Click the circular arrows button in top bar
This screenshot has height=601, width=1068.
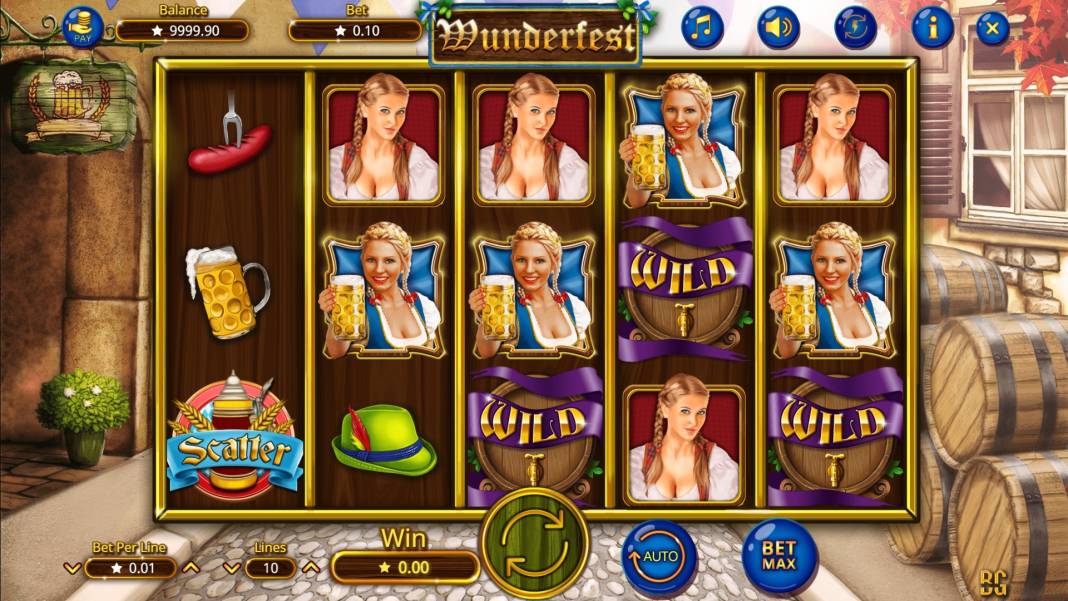click(856, 28)
